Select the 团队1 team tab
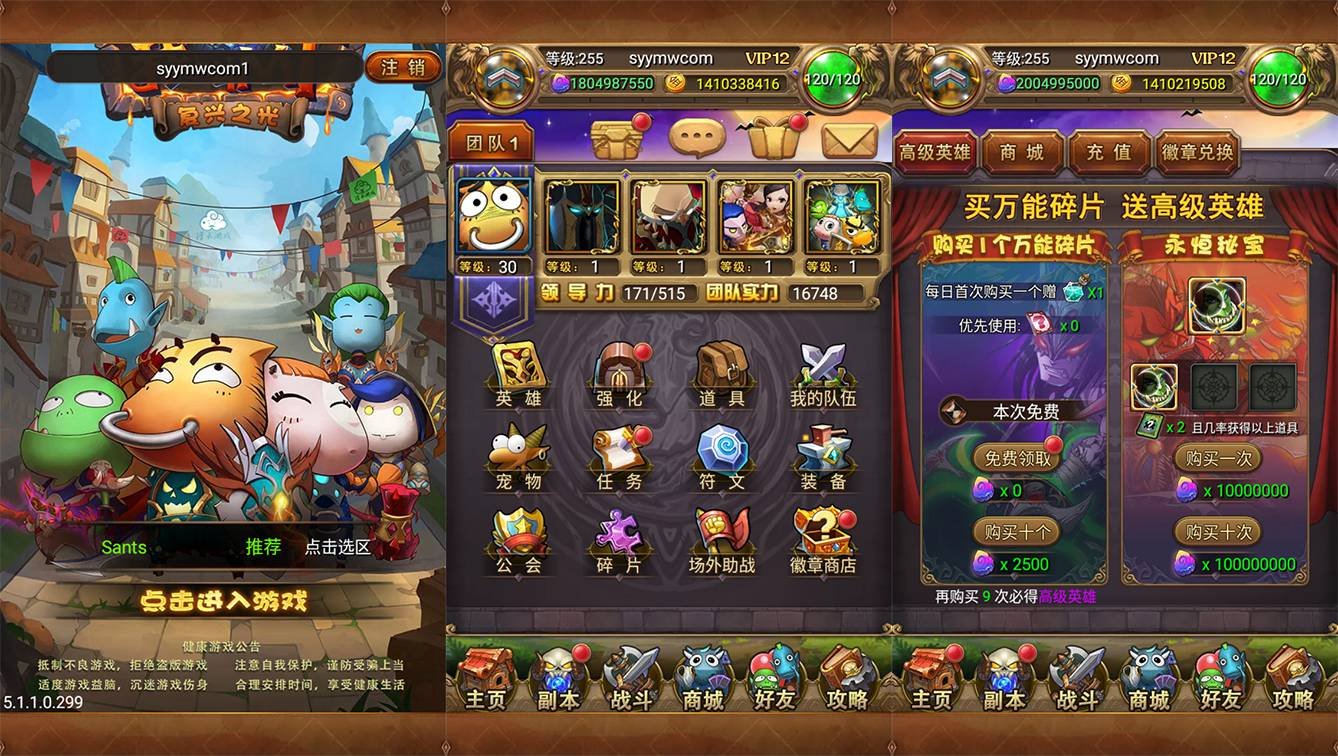1338x756 pixels. 491,143
